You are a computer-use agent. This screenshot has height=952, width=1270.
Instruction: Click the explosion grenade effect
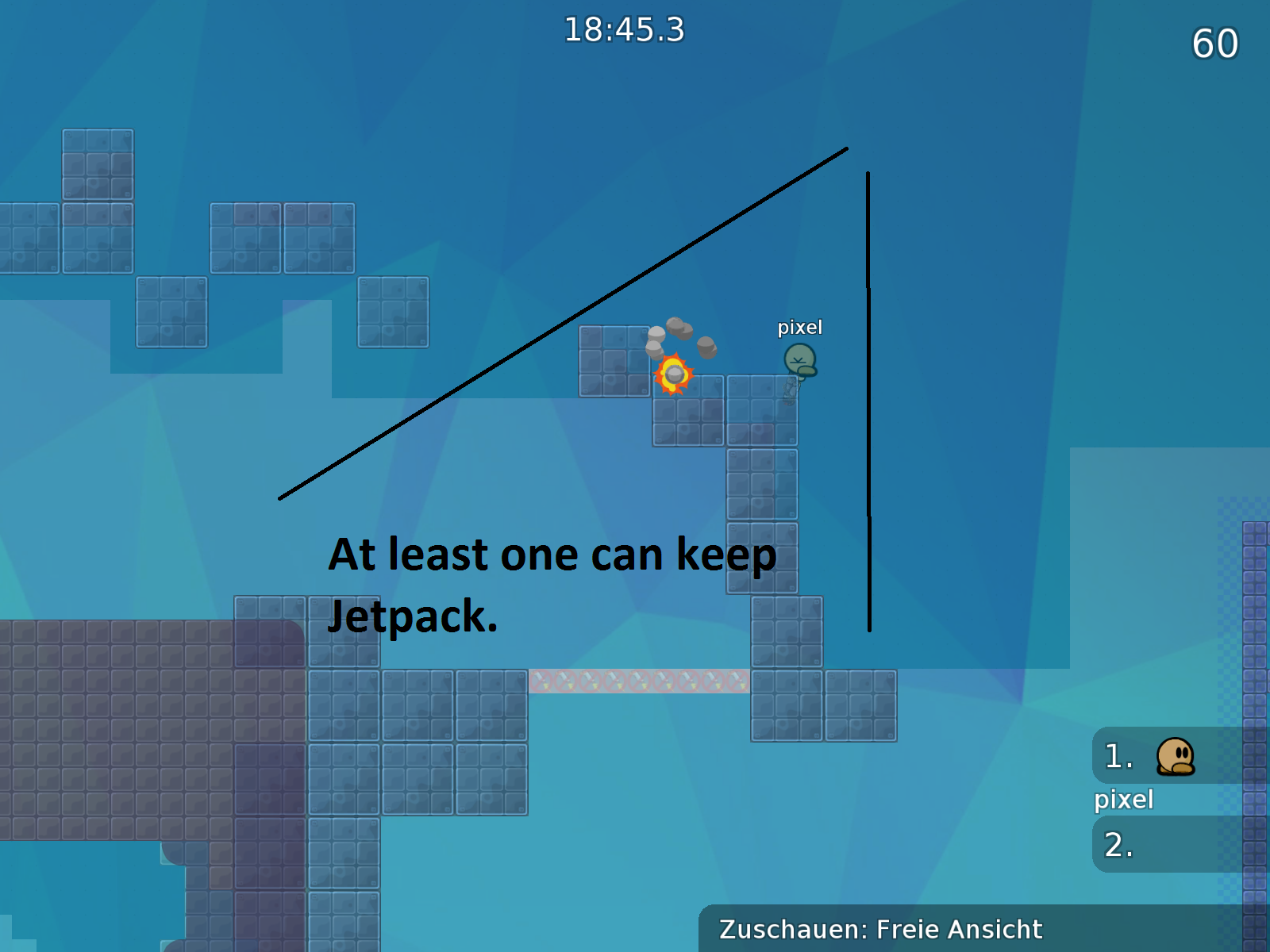pos(673,373)
